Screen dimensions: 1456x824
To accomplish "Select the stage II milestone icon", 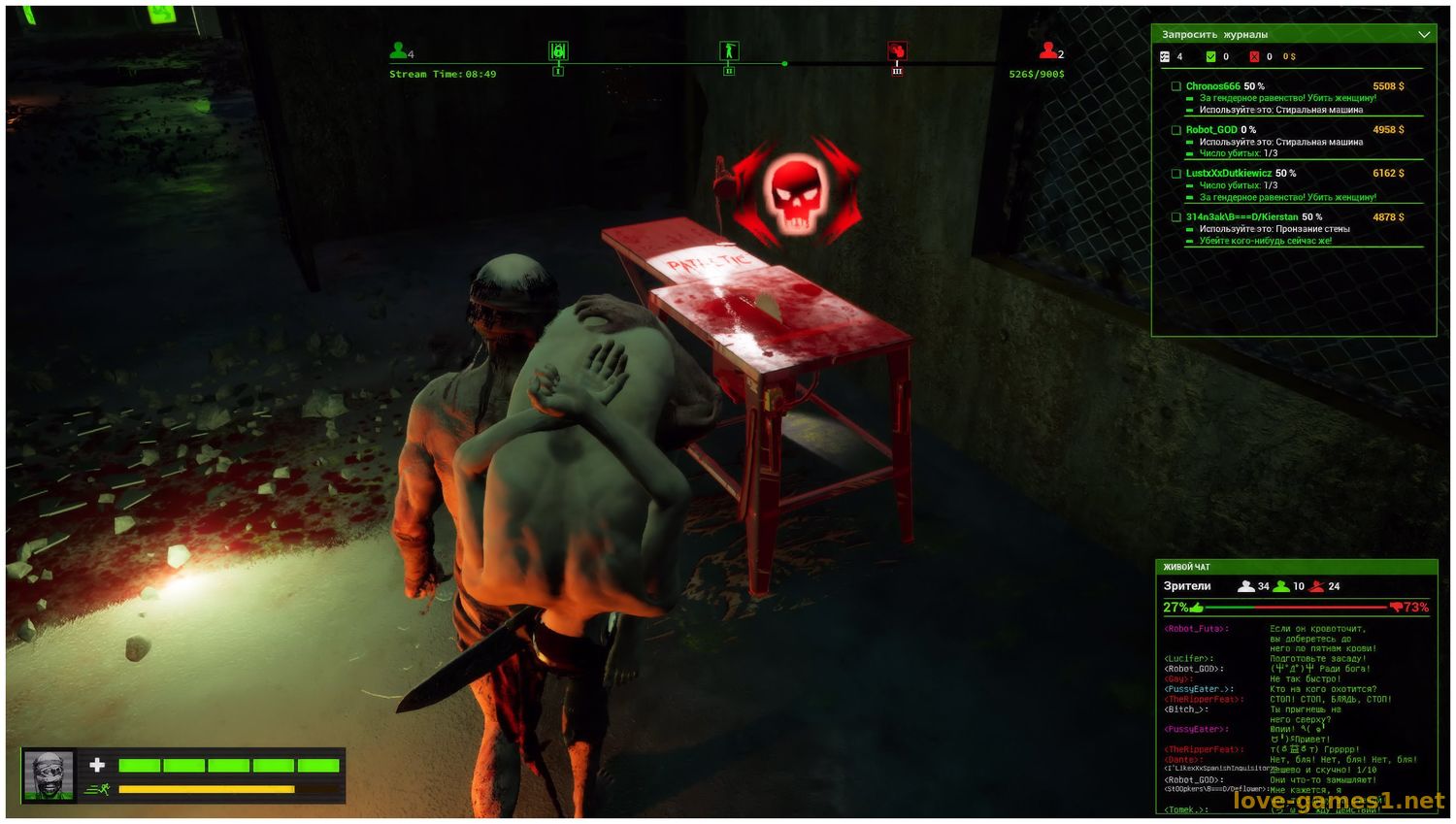I will click(x=729, y=50).
